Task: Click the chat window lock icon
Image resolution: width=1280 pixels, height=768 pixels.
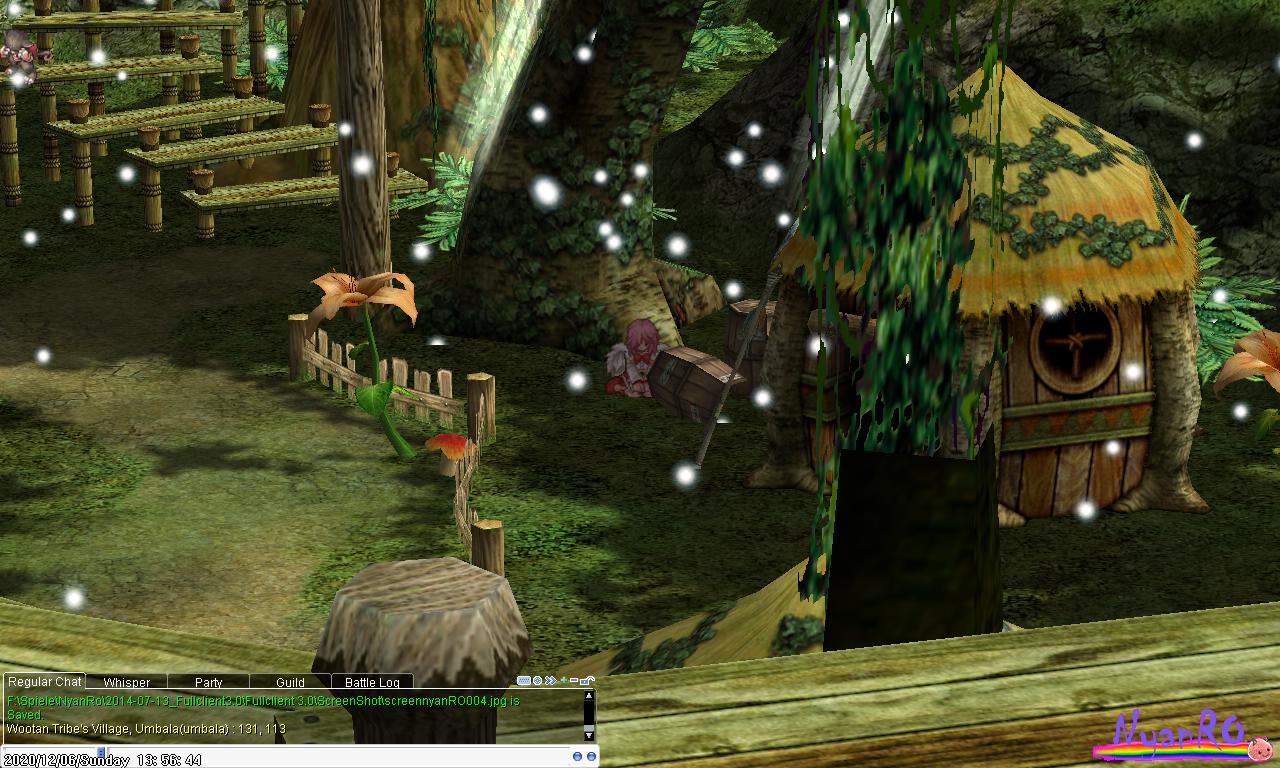Action: click(x=588, y=680)
